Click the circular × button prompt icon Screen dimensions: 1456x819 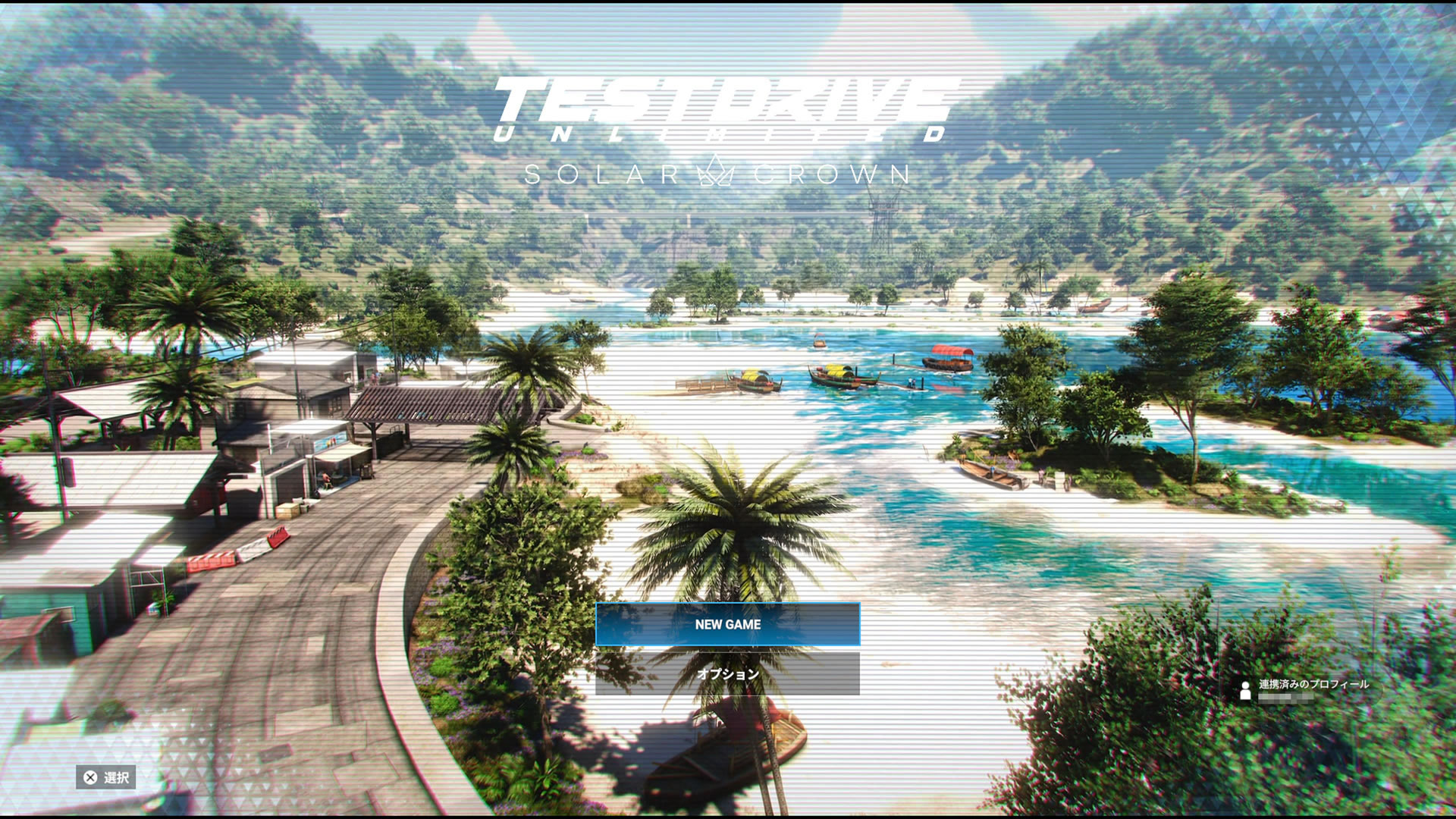(x=91, y=776)
